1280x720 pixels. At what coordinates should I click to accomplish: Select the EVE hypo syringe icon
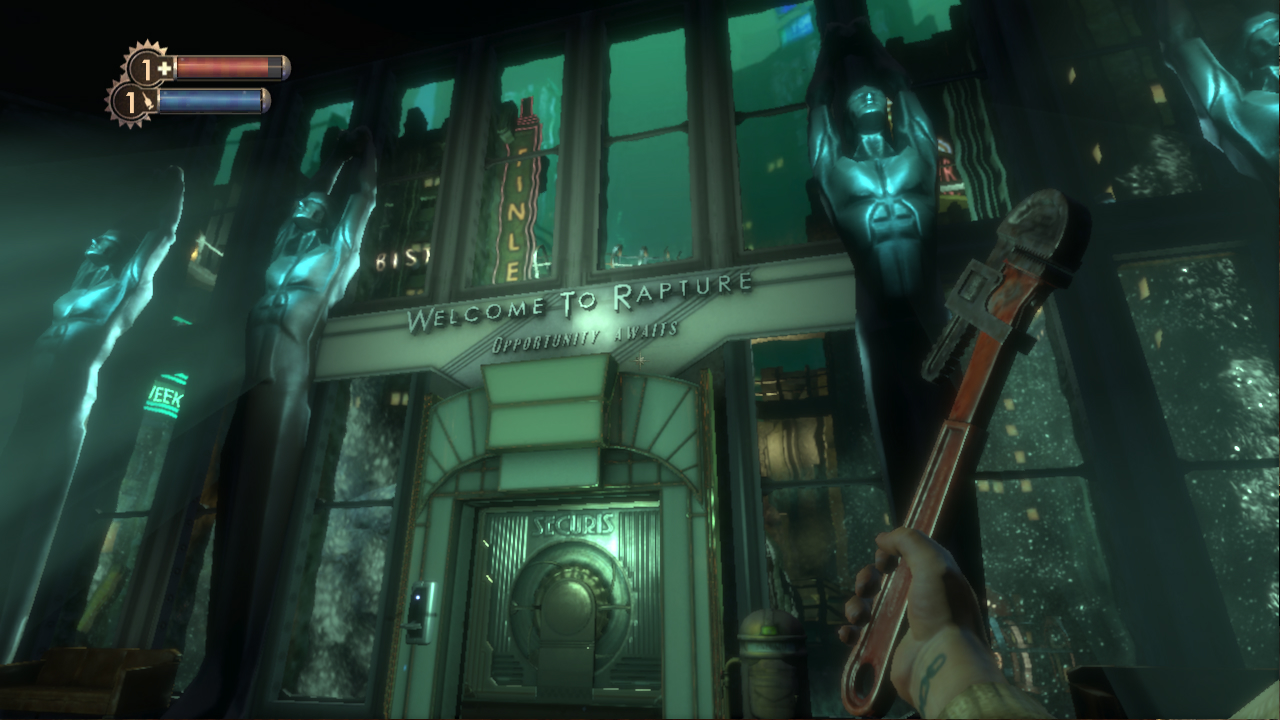[x=148, y=99]
